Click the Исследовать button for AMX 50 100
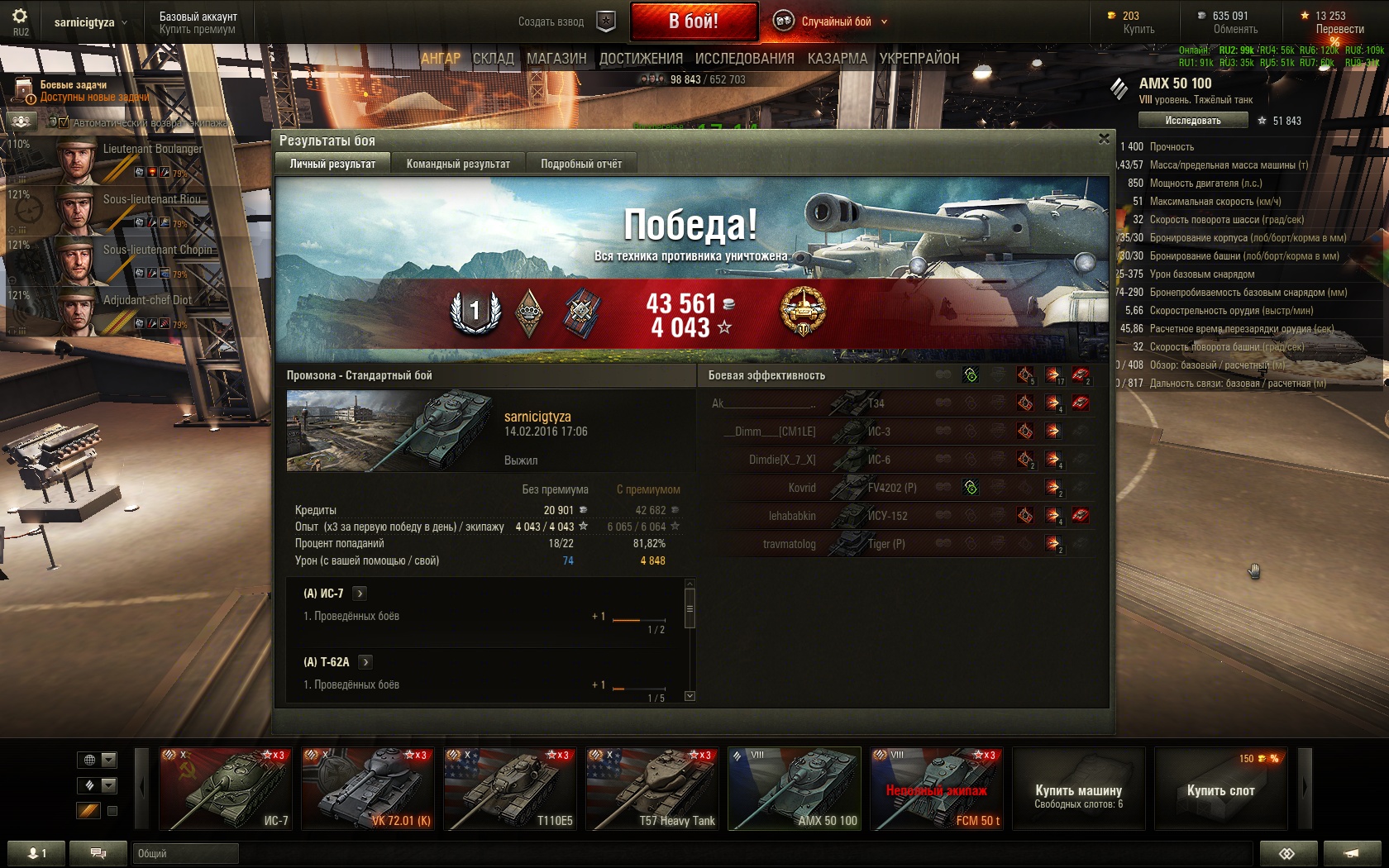This screenshot has height=868, width=1389. 1192,121
